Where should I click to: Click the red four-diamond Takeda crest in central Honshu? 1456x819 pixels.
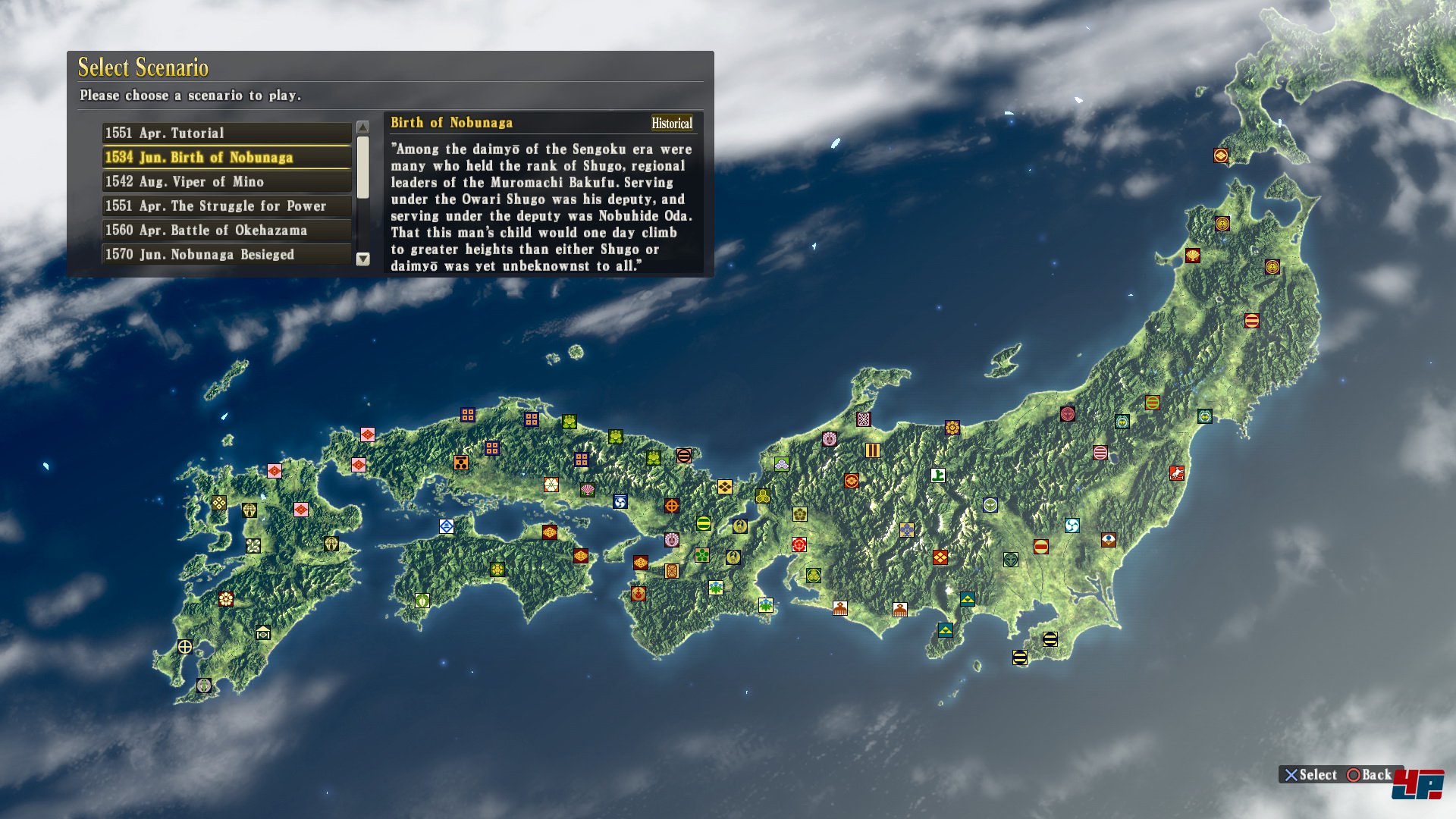click(x=940, y=557)
